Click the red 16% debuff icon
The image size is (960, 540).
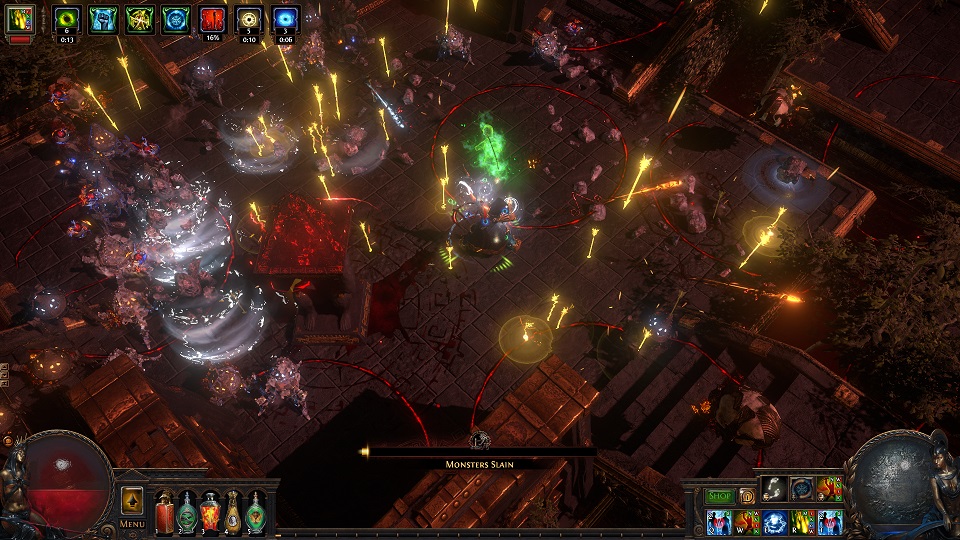pyautogui.click(x=212, y=18)
